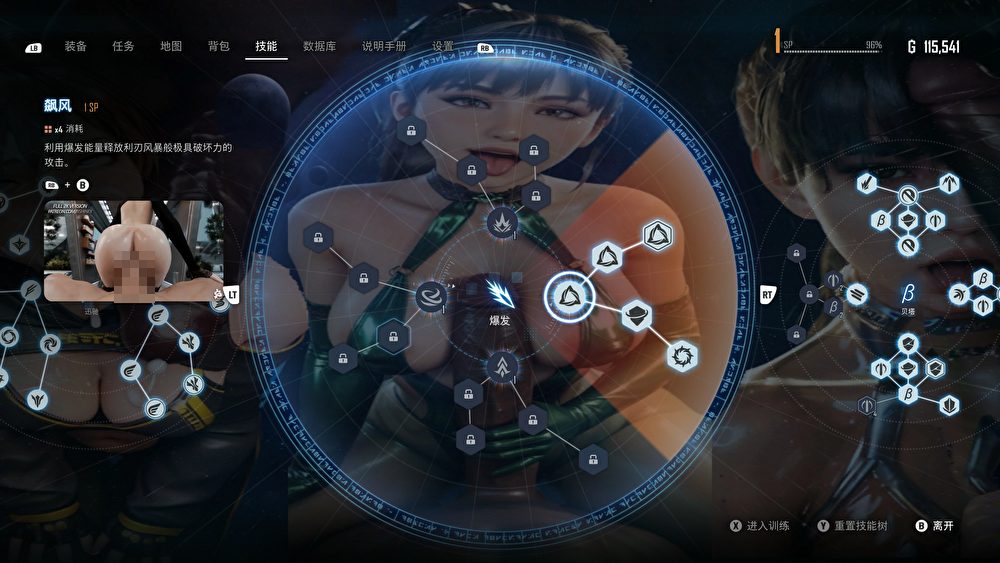Open the 任务 tab
Image resolution: width=1000 pixels, height=563 pixels.
click(123, 46)
